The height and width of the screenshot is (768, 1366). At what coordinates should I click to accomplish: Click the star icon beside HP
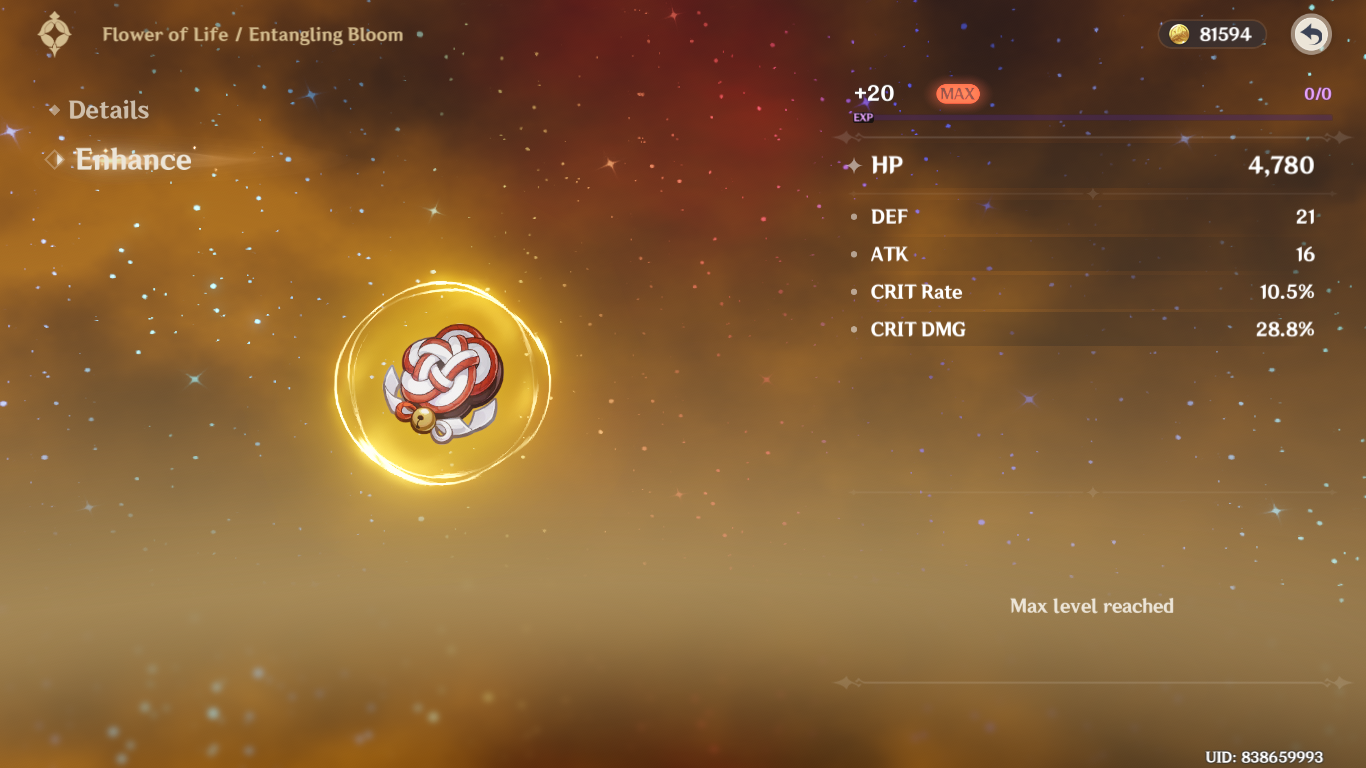coord(855,166)
